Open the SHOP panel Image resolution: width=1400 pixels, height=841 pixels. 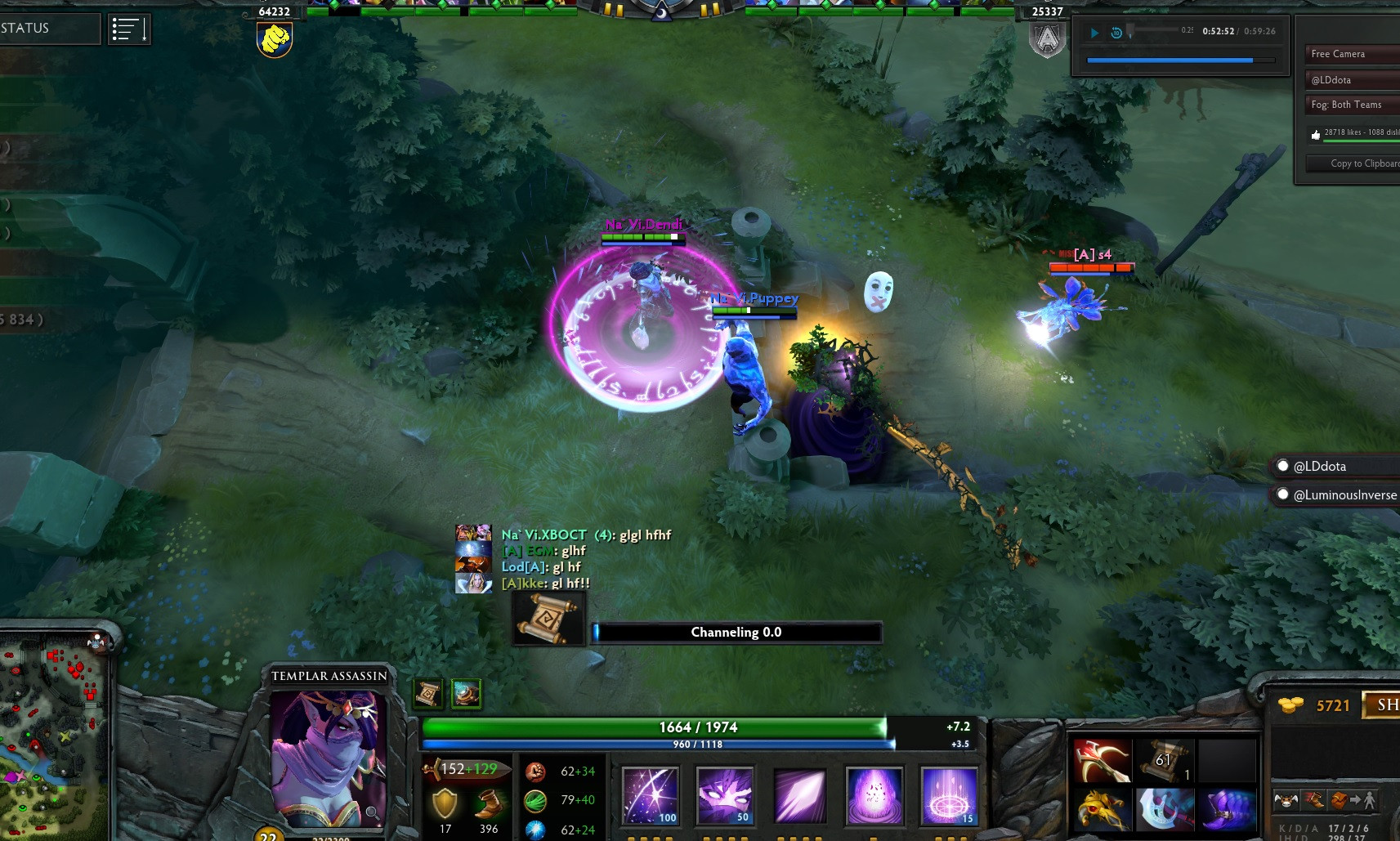(x=1387, y=705)
